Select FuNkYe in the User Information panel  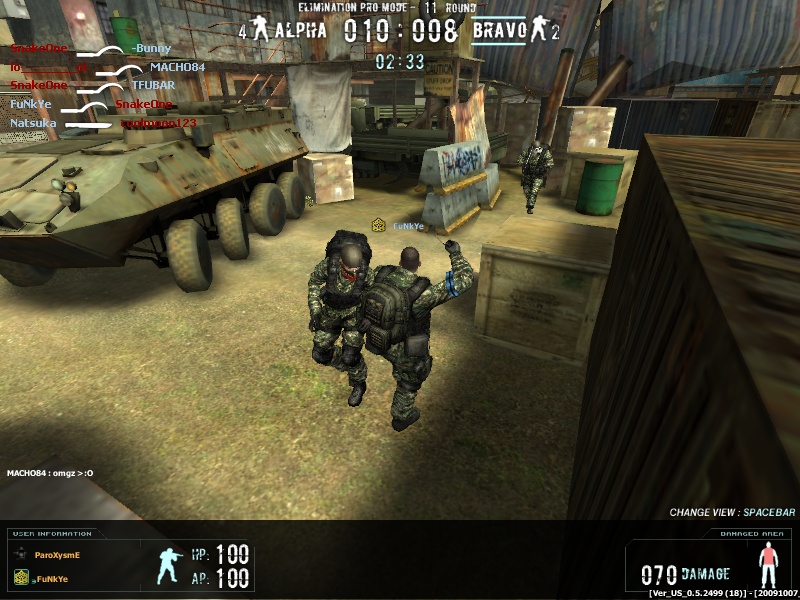click(56, 577)
